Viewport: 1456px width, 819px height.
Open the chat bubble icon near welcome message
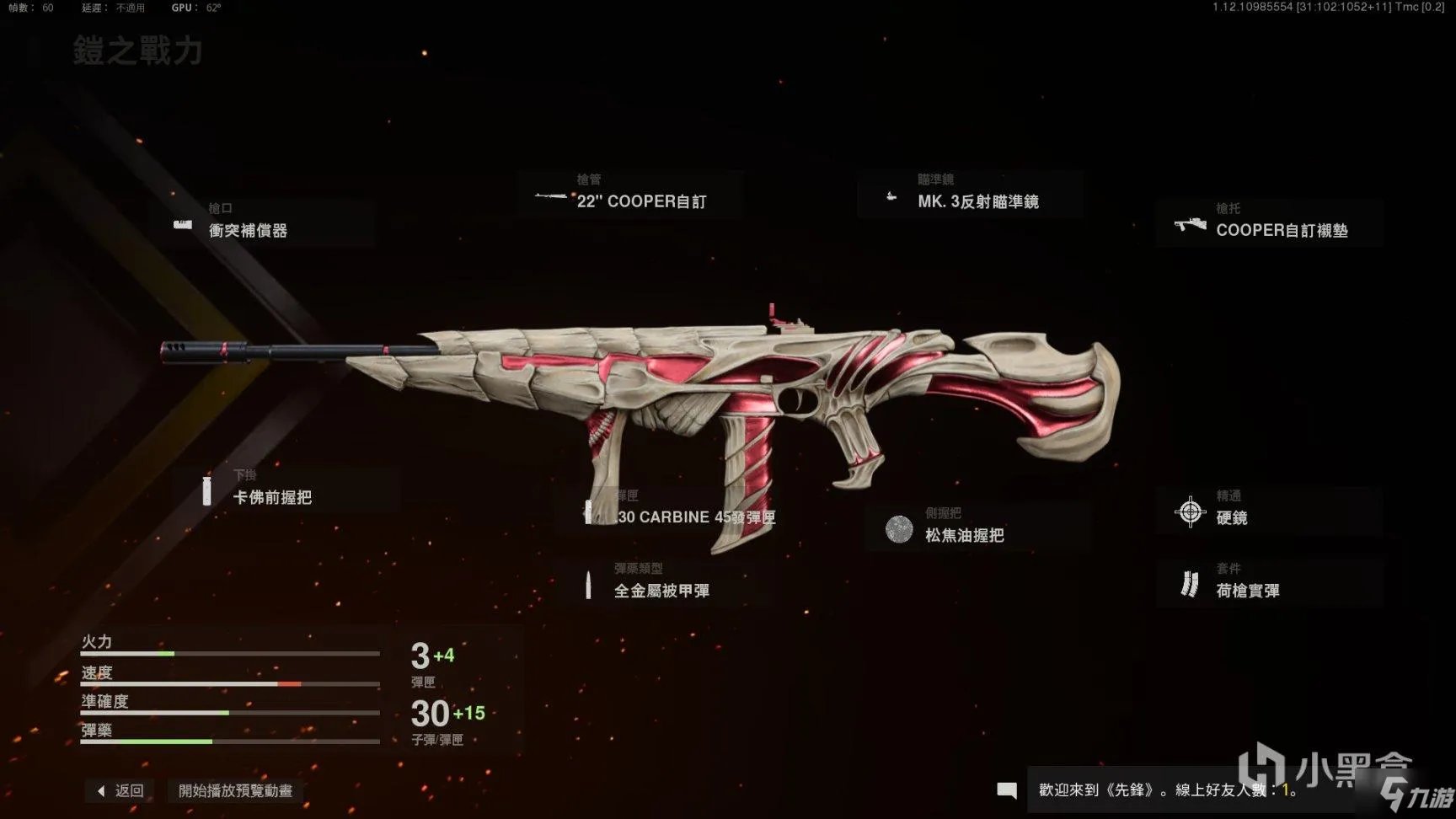1006,790
